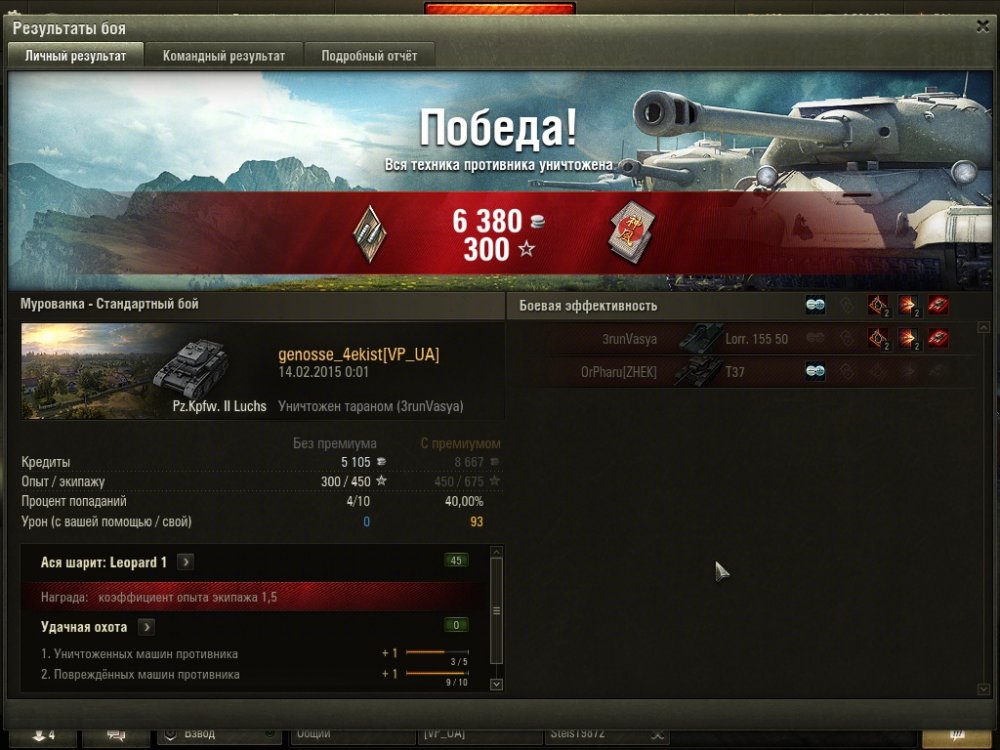Click the spotted icon in efficiency header
This screenshot has width=1000, height=750.
point(815,305)
